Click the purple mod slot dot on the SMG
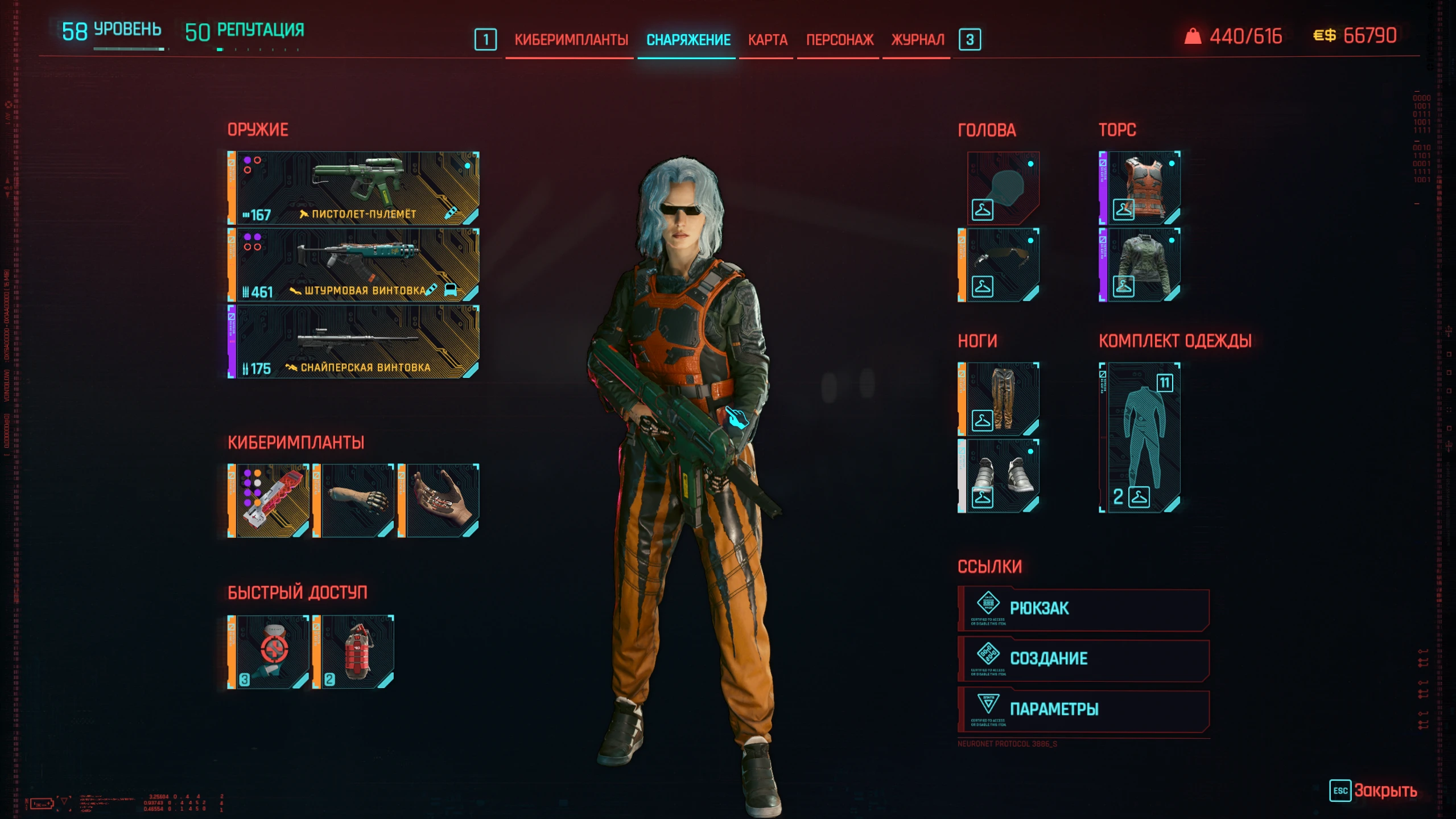The image size is (1456, 819). [x=248, y=161]
